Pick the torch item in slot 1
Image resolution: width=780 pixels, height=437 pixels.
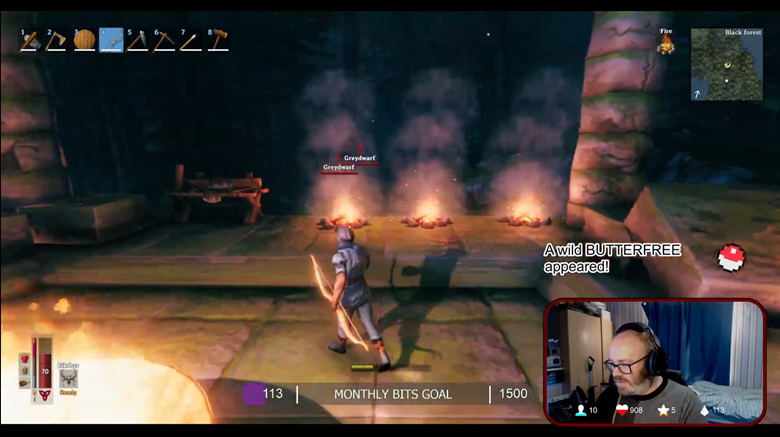(x=30, y=41)
